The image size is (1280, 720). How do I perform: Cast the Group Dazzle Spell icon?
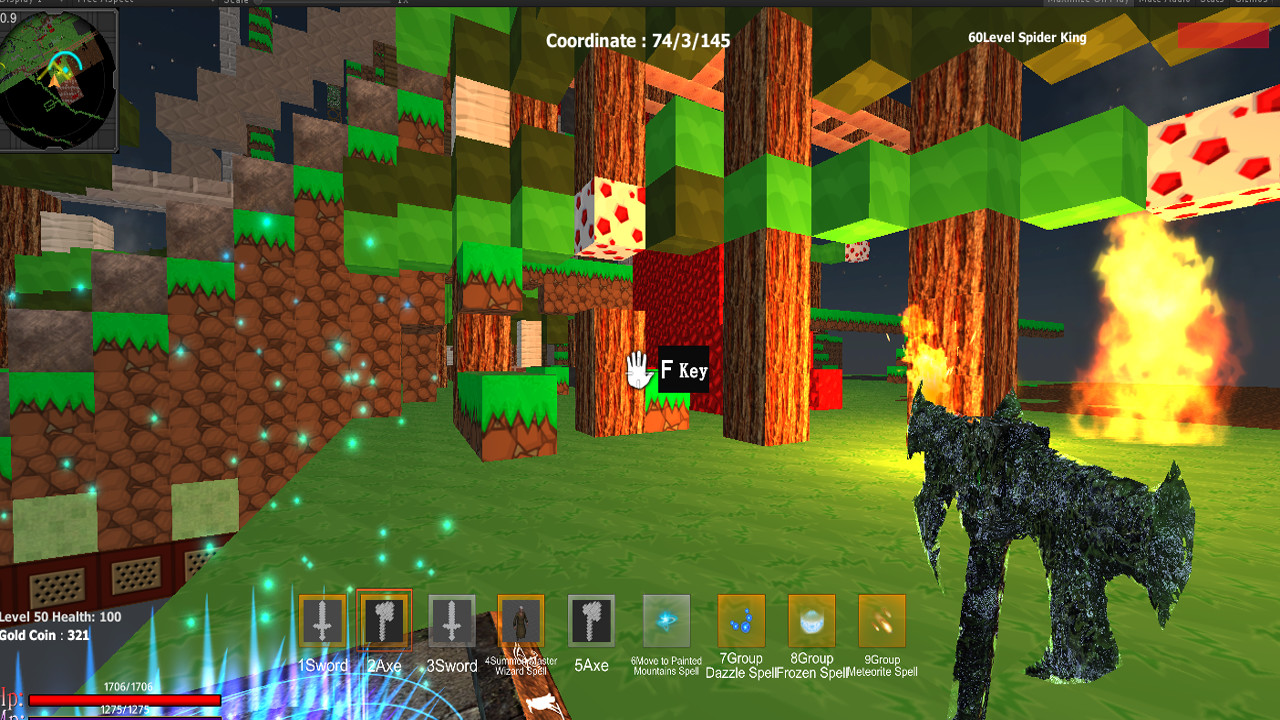coord(739,622)
